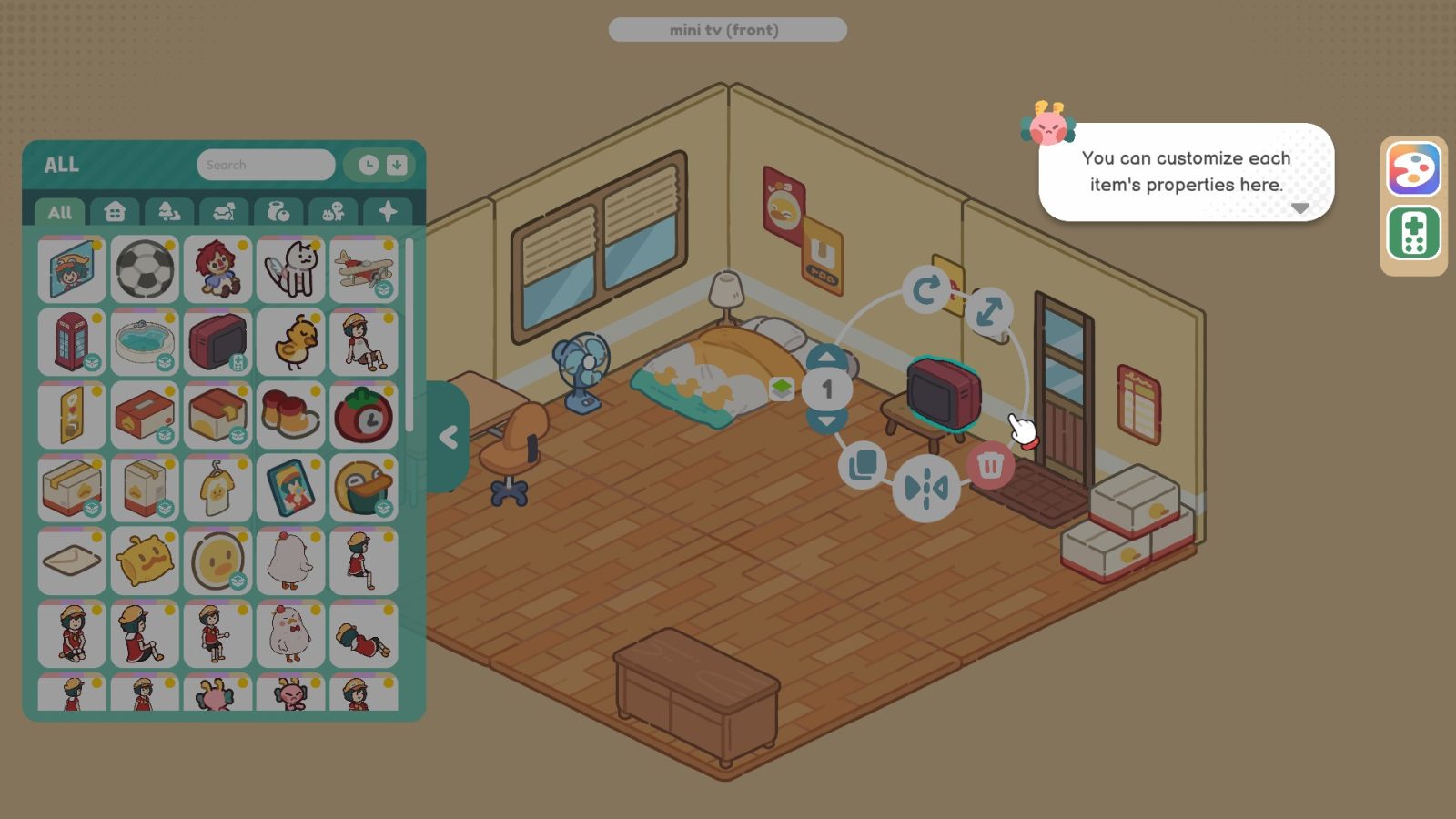Increase the item count with the up arrow
The height and width of the screenshot is (819, 1456).
click(x=826, y=356)
